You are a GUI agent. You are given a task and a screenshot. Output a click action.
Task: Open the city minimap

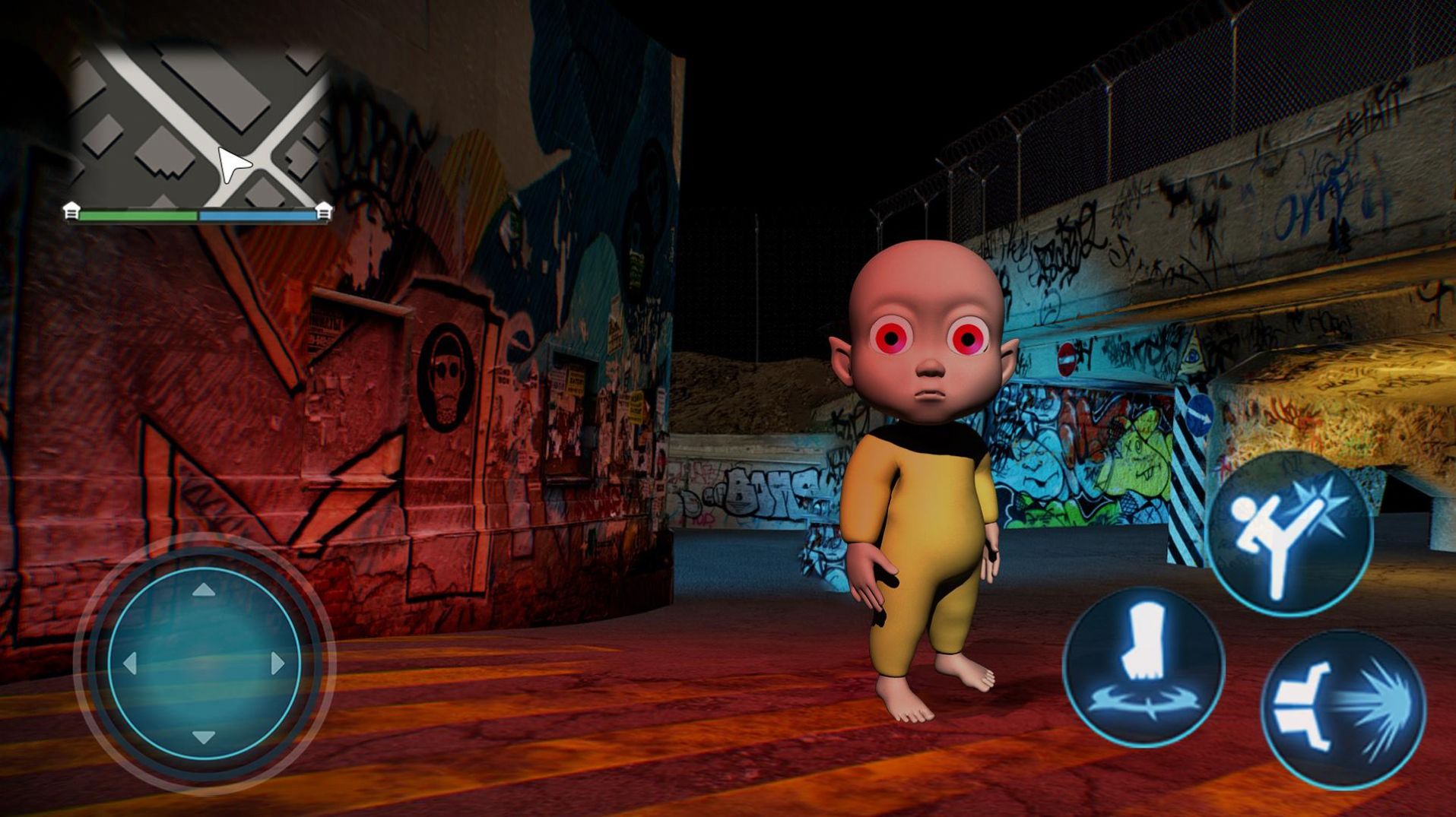[199, 125]
